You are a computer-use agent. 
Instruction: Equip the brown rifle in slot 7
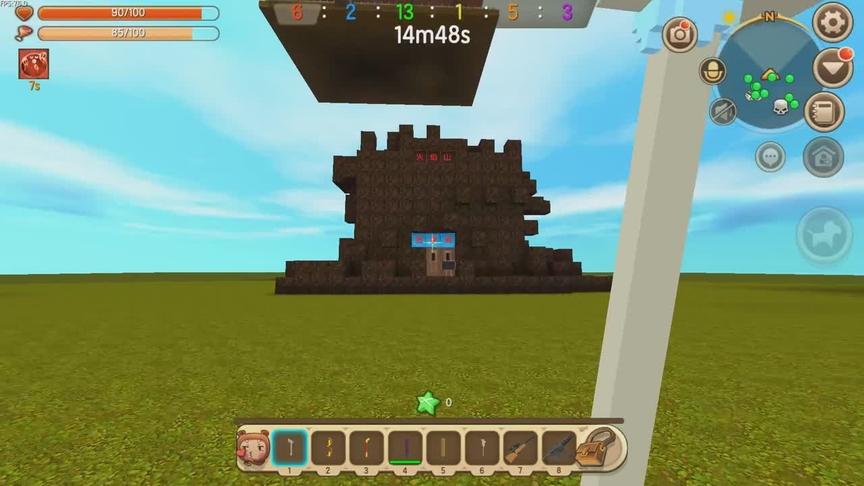pyautogui.click(x=519, y=448)
